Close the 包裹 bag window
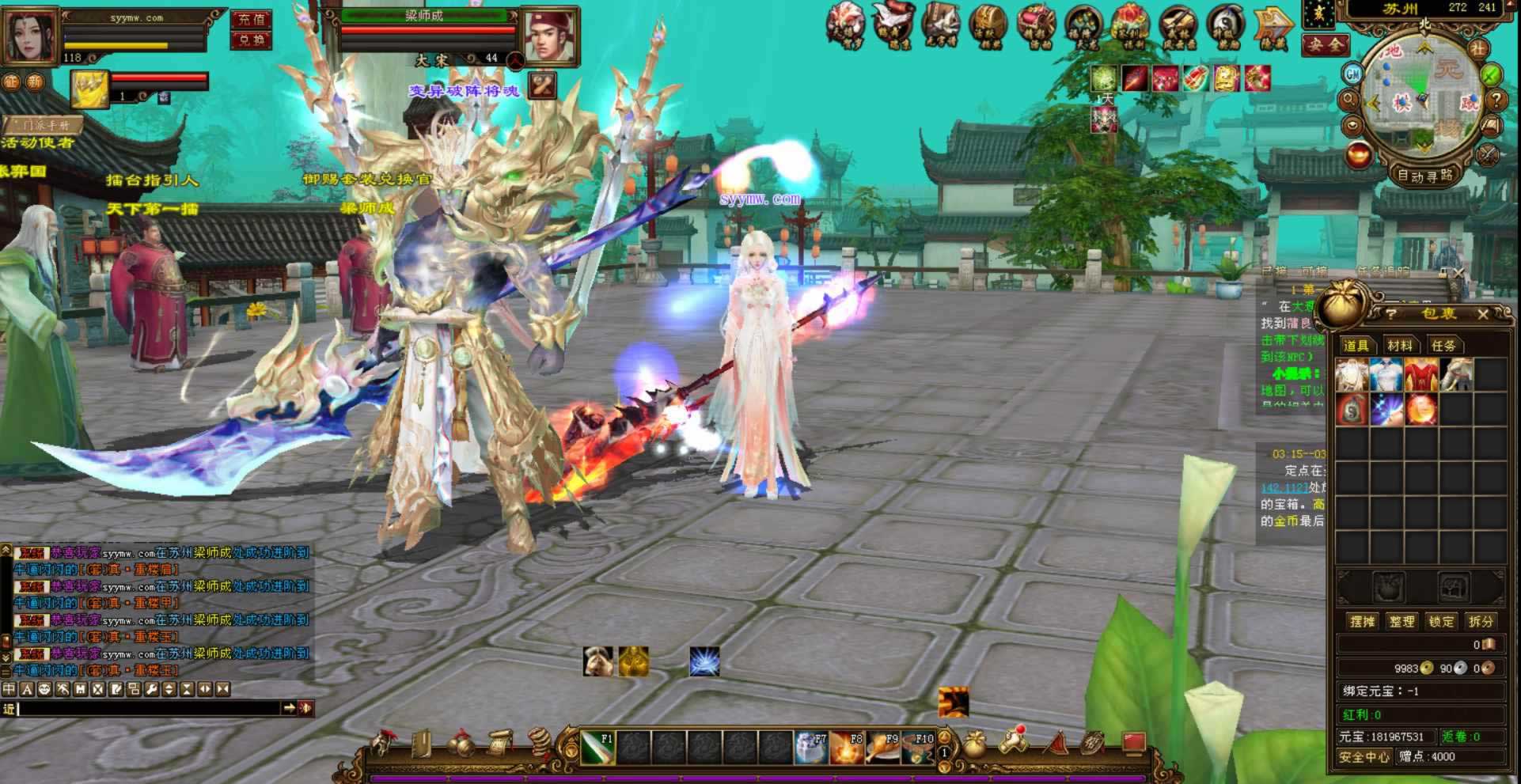The height and width of the screenshot is (784, 1521). tap(1482, 314)
